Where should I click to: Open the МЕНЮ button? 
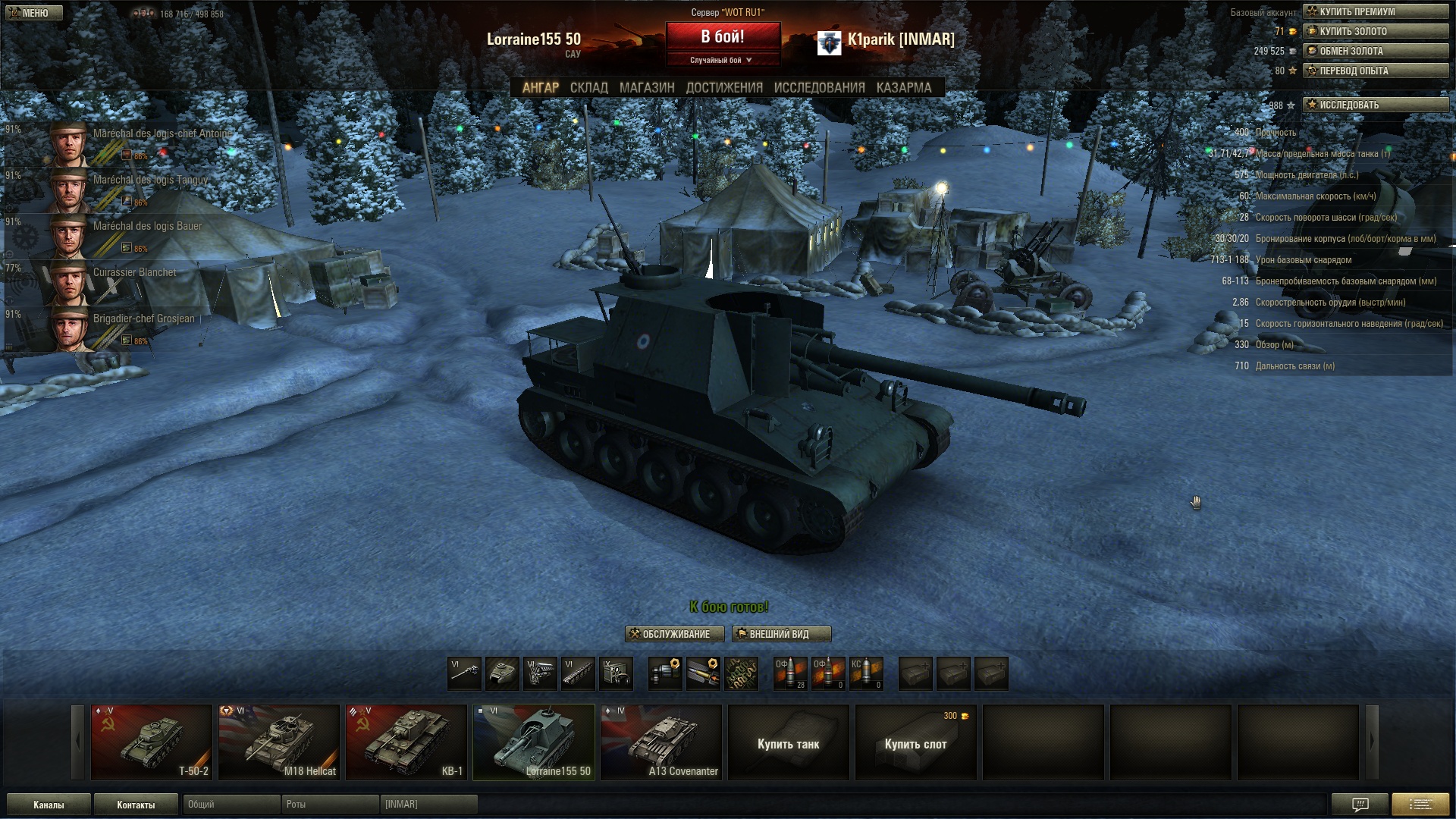[32, 13]
